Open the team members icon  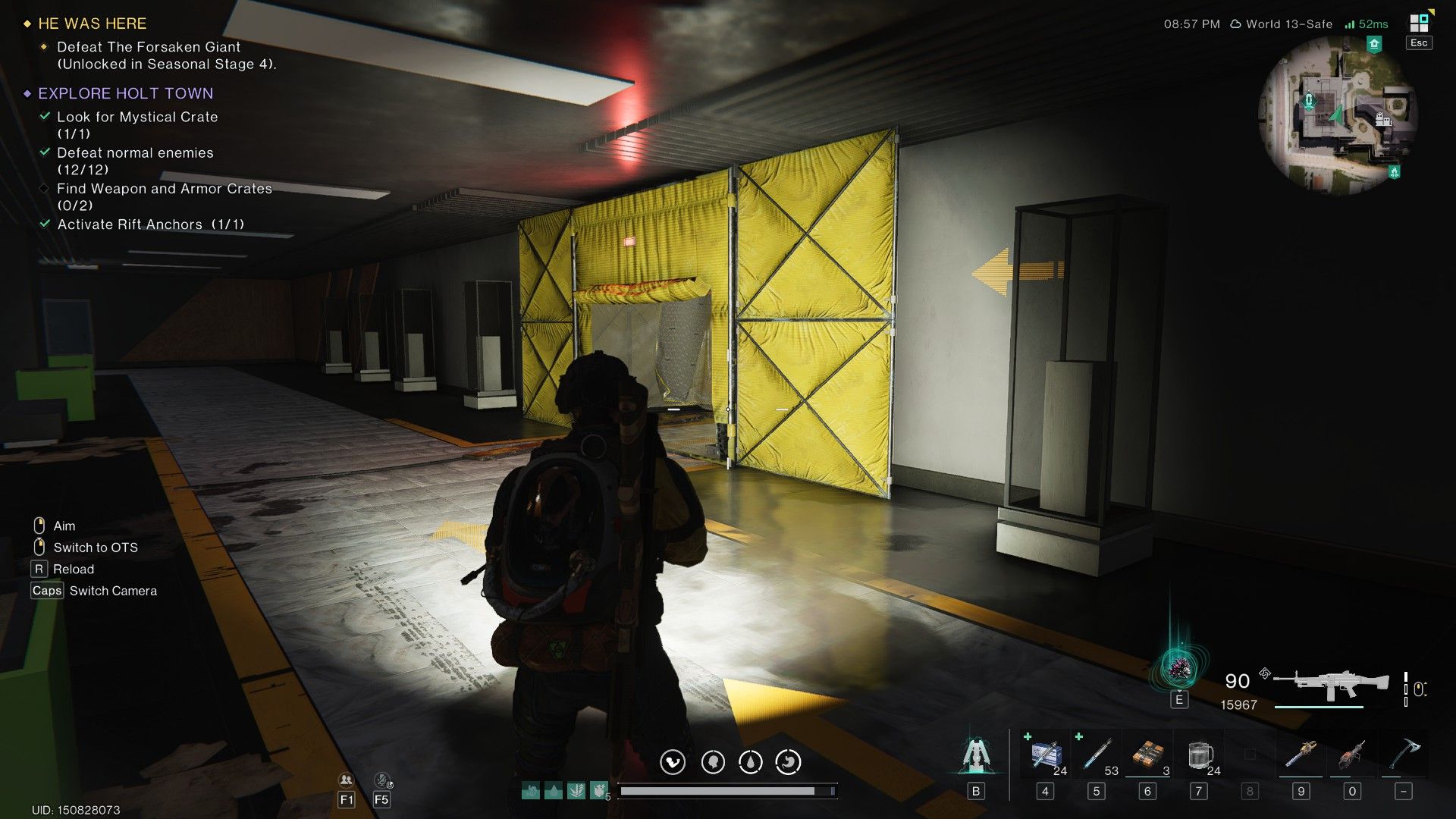[x=346, y=780]
